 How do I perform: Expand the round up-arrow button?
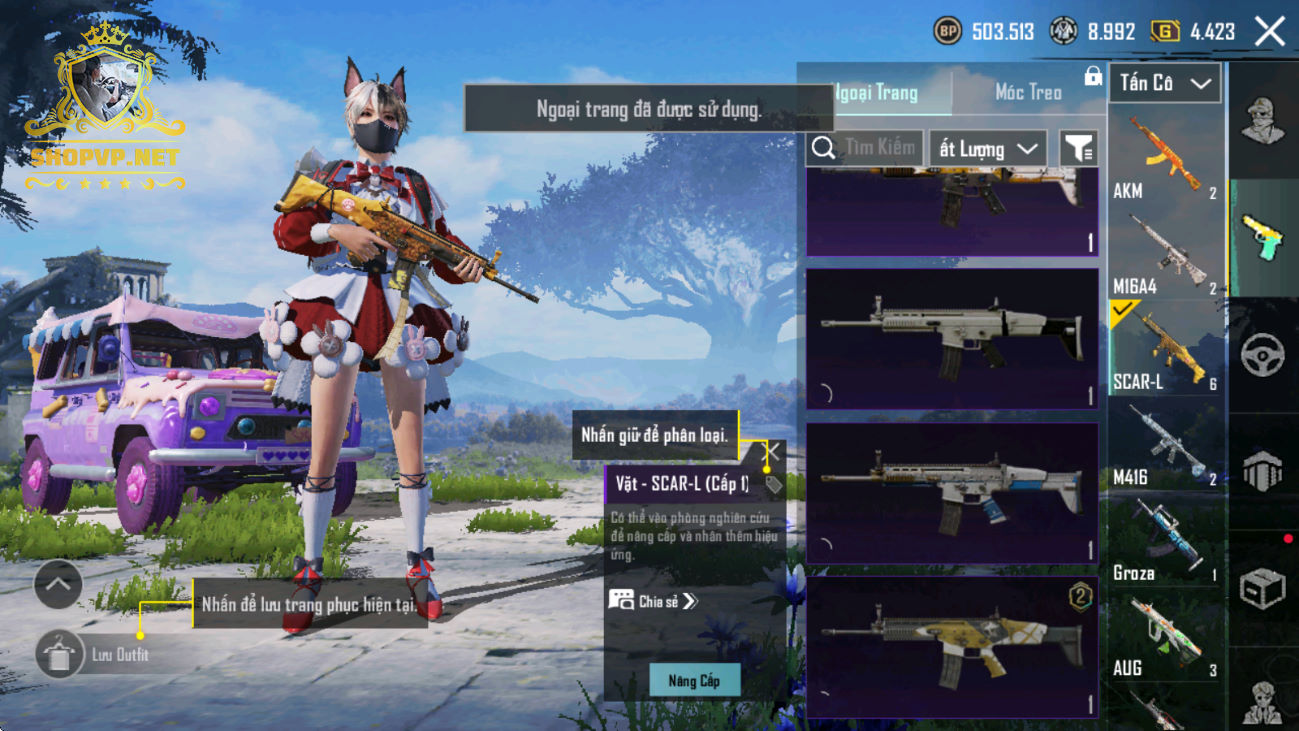click(58, 586)
